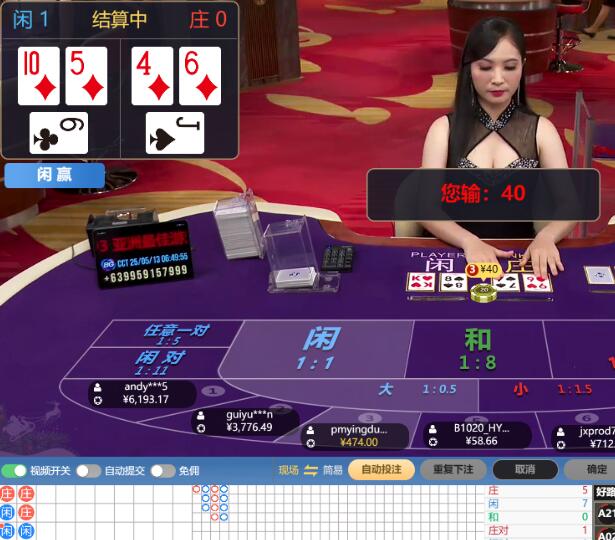The width and height of the screenshot is (615, 540).
Task: Cancel the bet with 取消
Action: coord(525,469)
